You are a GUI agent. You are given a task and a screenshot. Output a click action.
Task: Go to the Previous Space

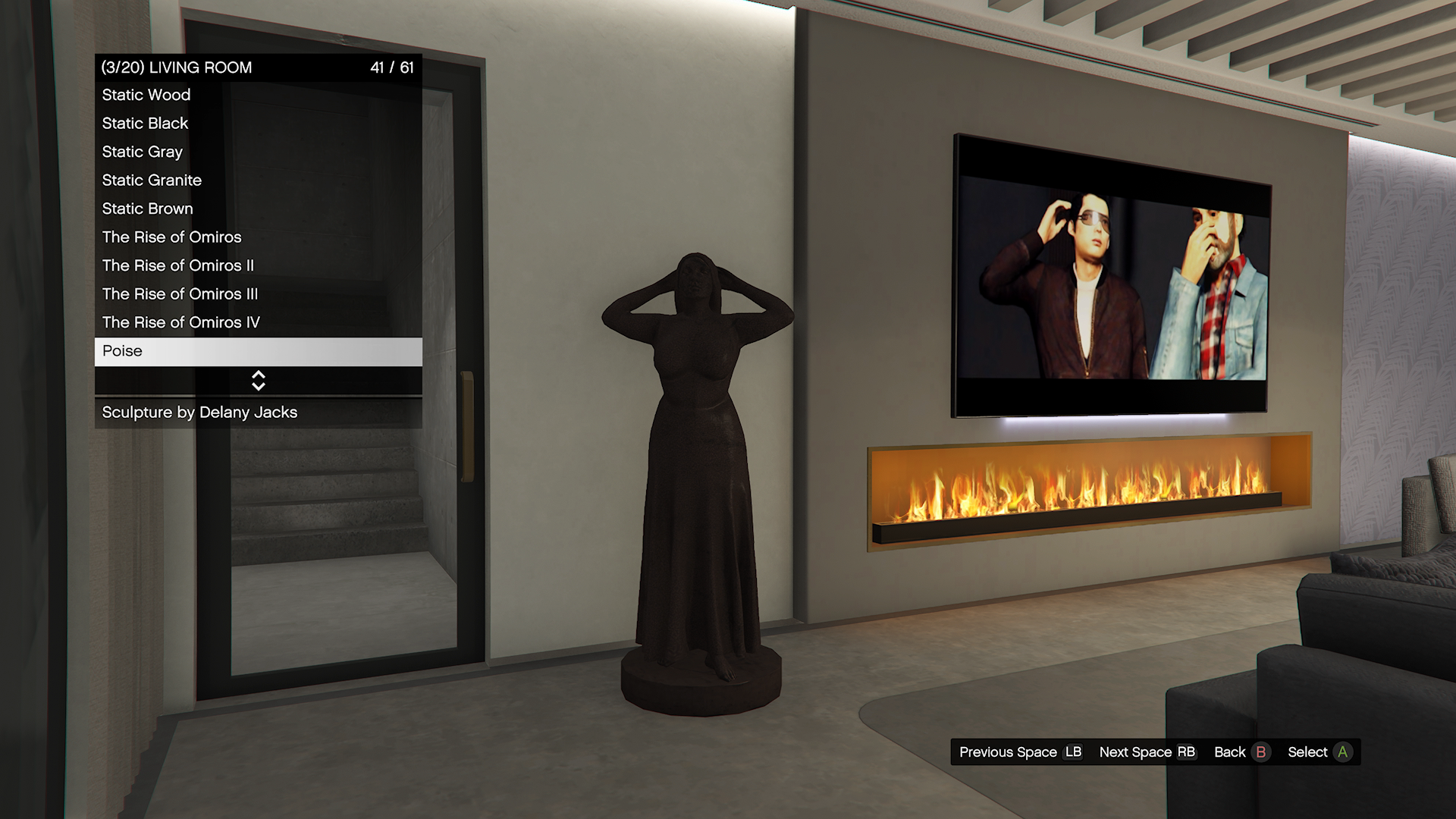point(1020,752)
